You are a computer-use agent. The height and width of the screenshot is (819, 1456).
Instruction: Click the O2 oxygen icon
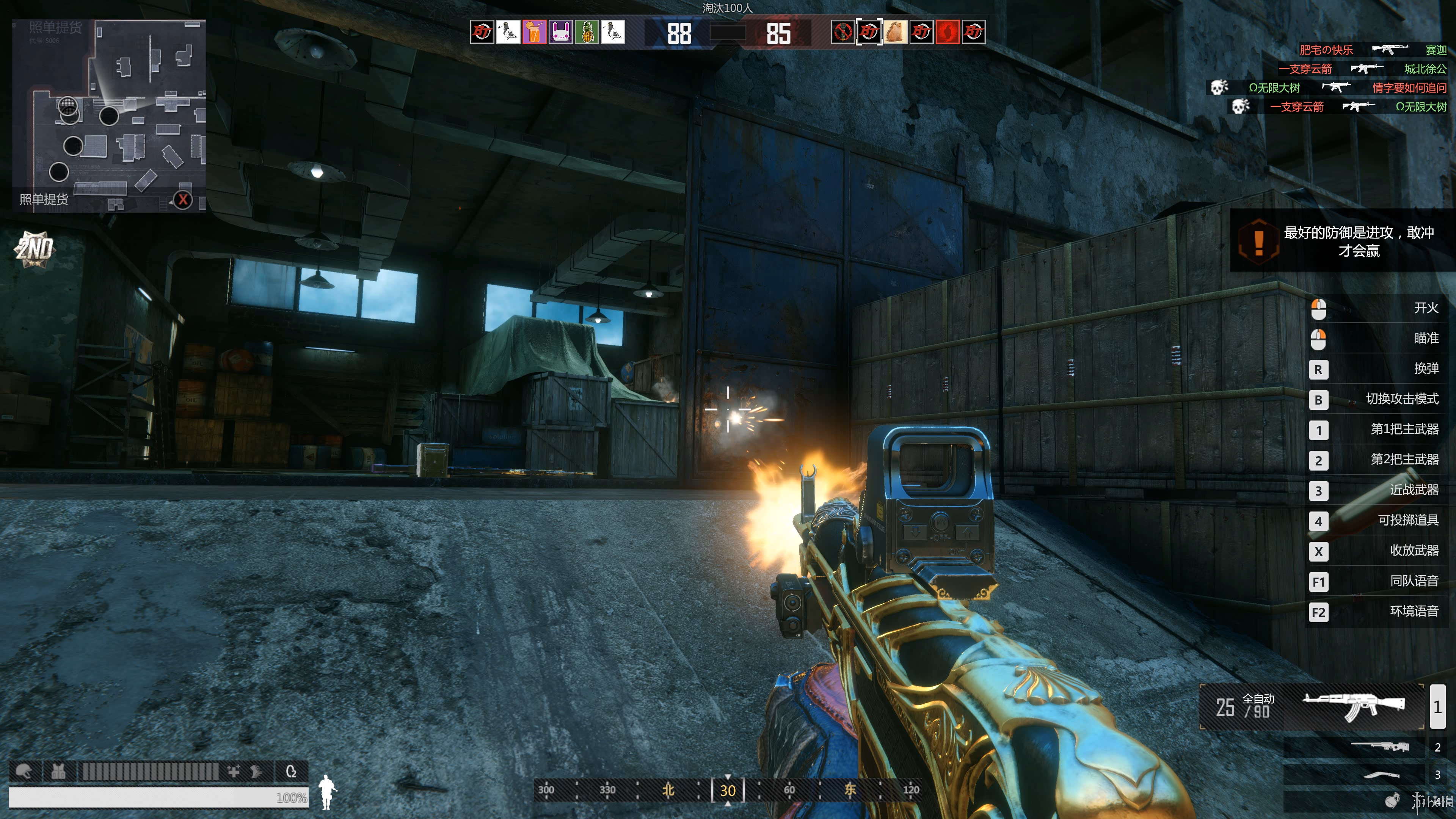(x=291, y=771)
